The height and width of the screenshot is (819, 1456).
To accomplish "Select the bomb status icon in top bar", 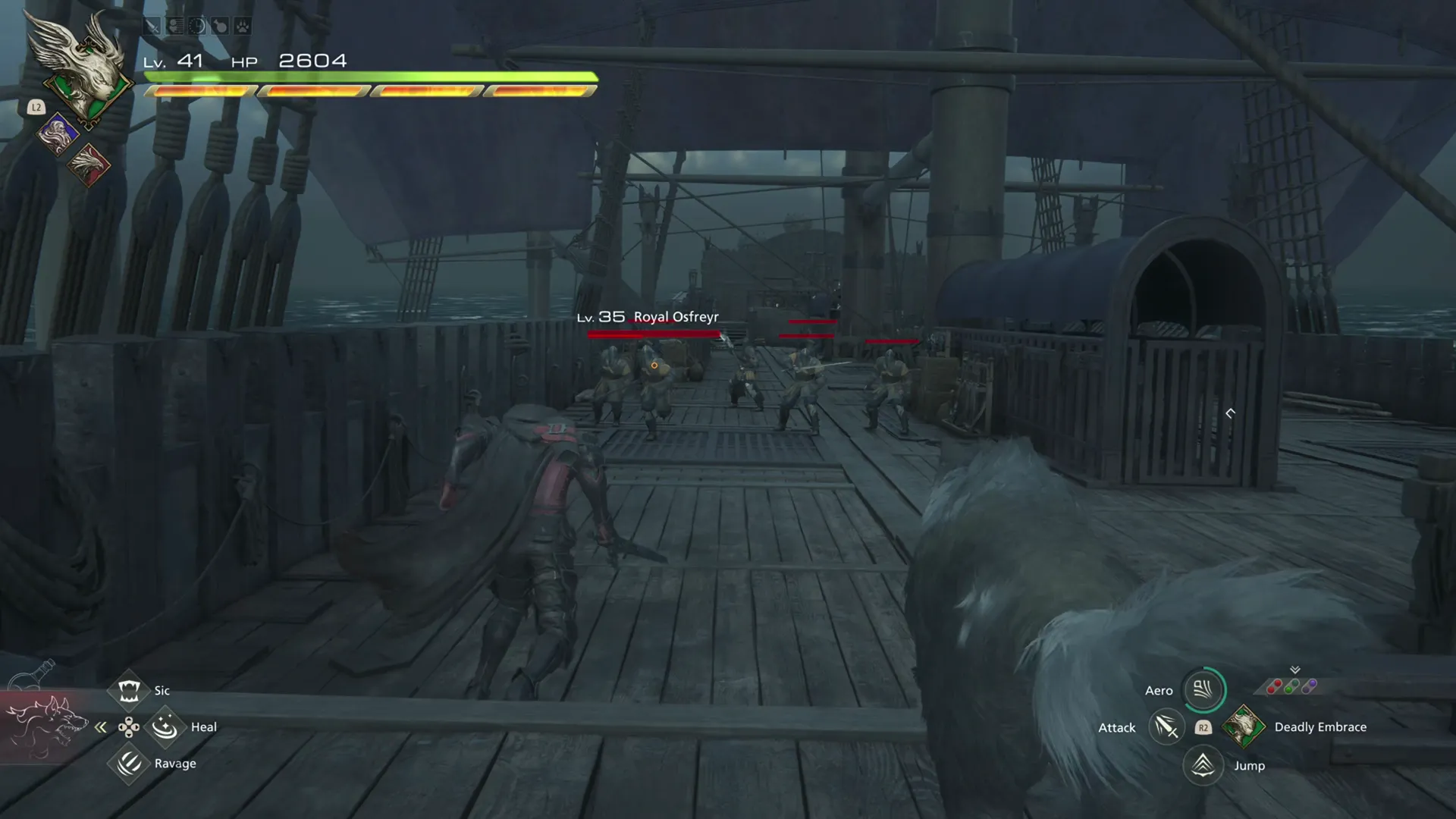I will pyautogui.click(x=218, y=26).
